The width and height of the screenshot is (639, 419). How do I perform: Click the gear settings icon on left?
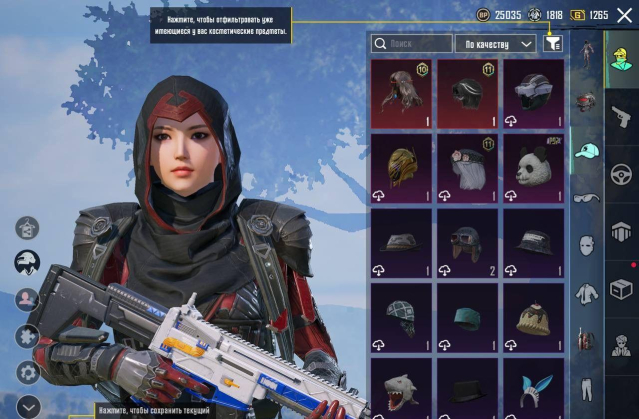pyautogui.click(x=27, y=372)
